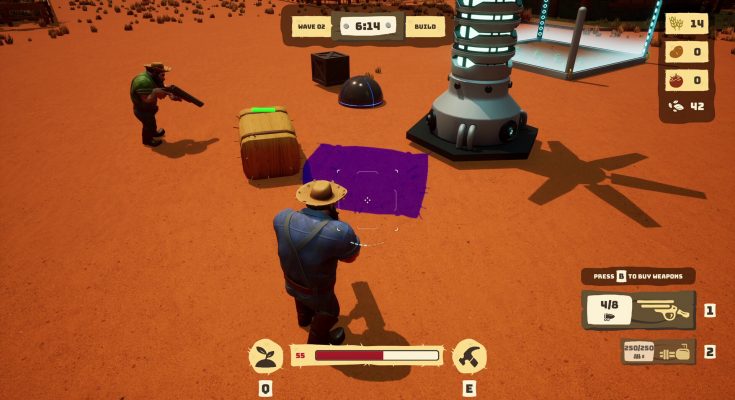Switch to the chainsaw weapon slot
Screen dimensions: 735x400
coord(658,351)
